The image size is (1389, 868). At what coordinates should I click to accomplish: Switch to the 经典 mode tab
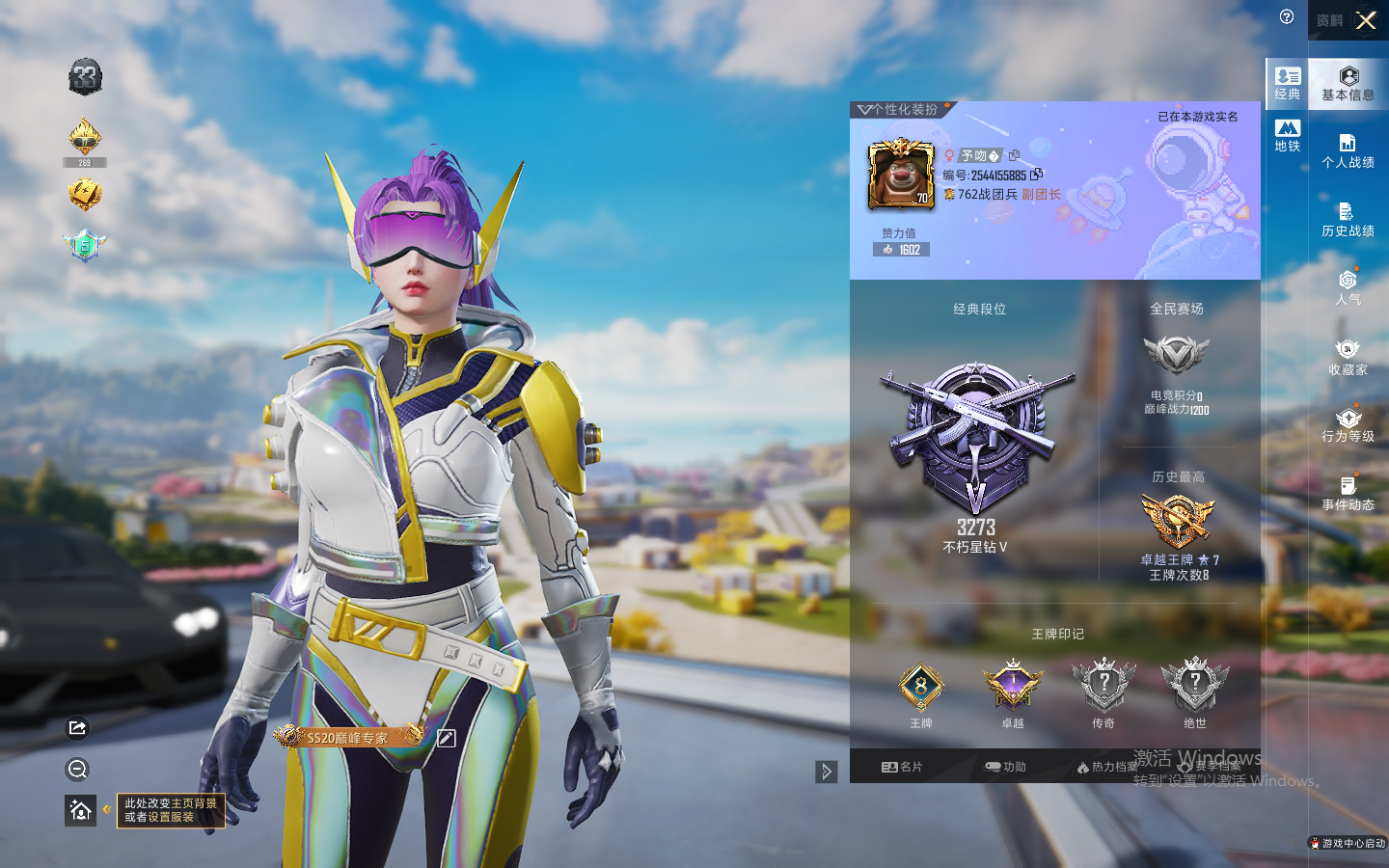[1288, 83]
